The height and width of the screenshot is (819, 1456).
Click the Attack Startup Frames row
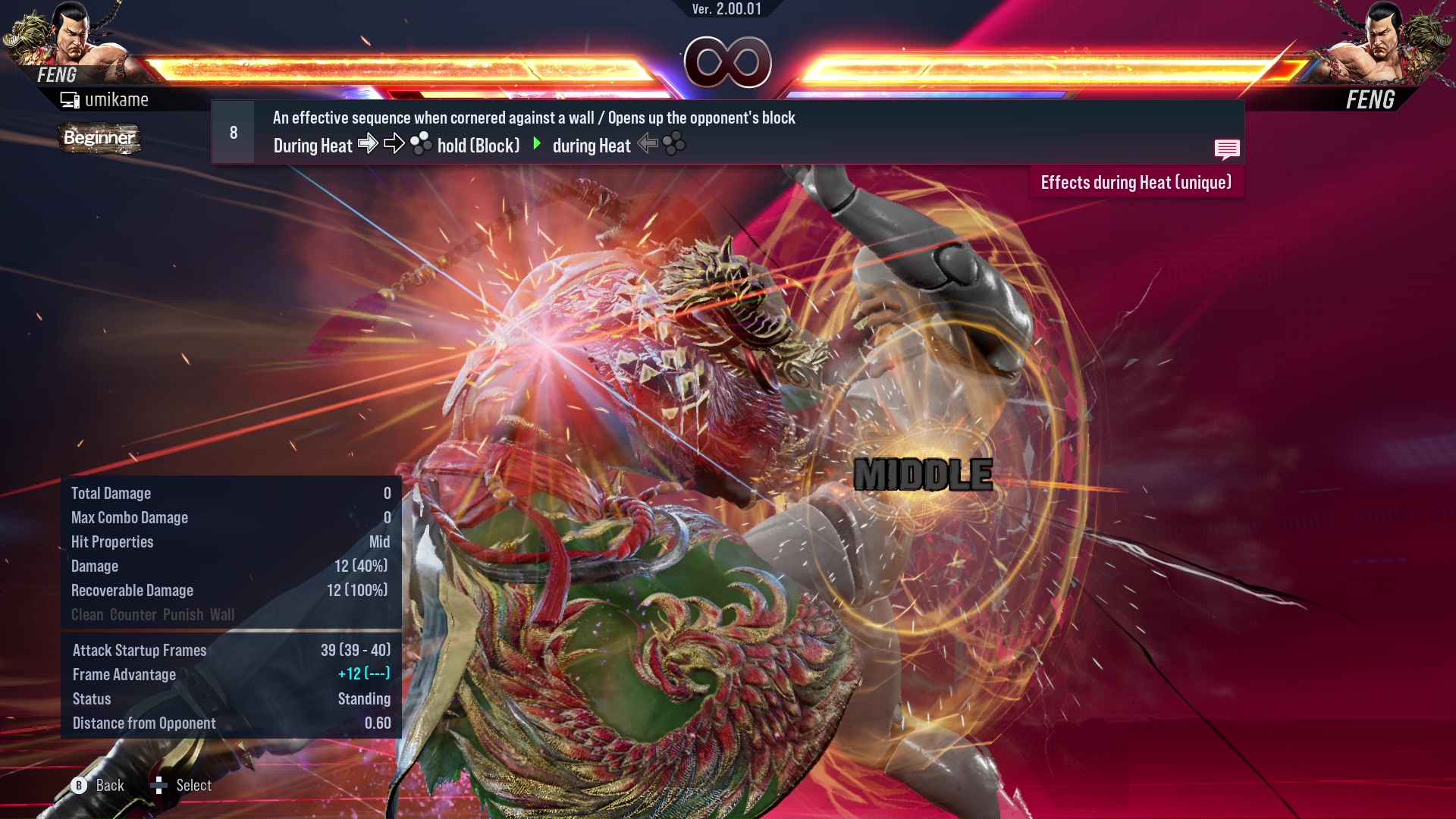139,650
